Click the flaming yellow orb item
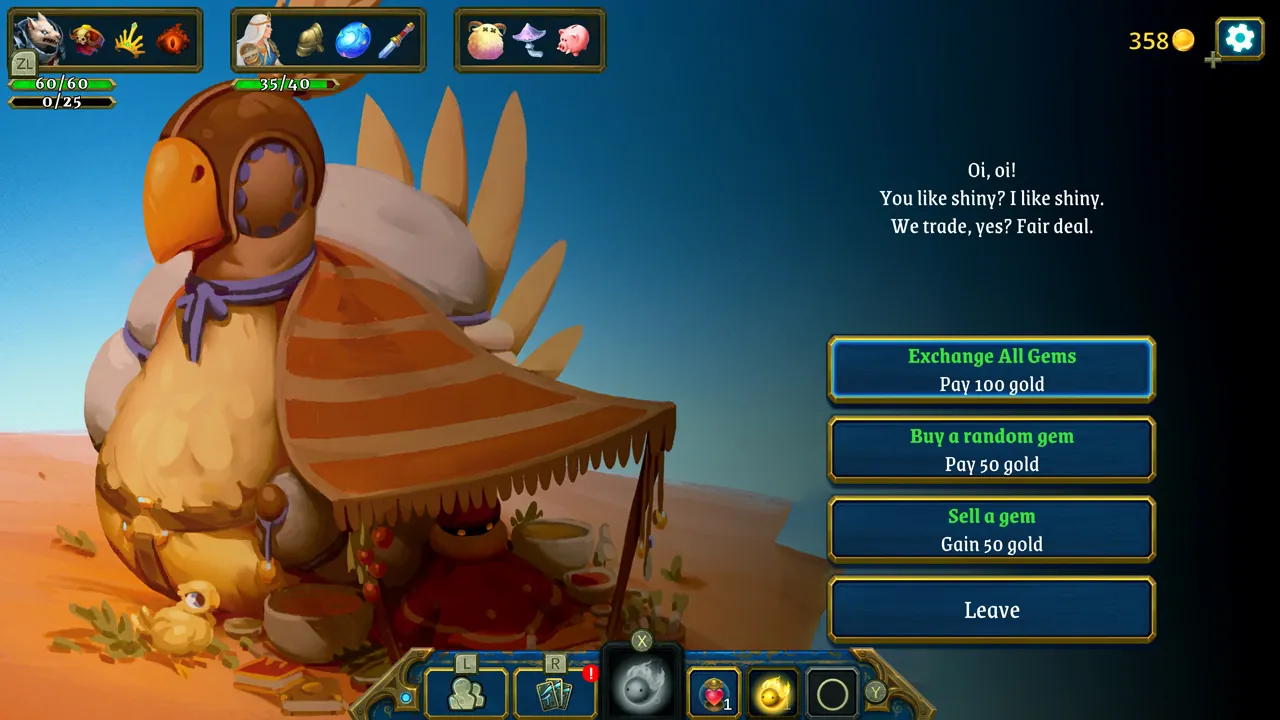Viewport: 1280px width, 720px height. [x=772, y=692]
